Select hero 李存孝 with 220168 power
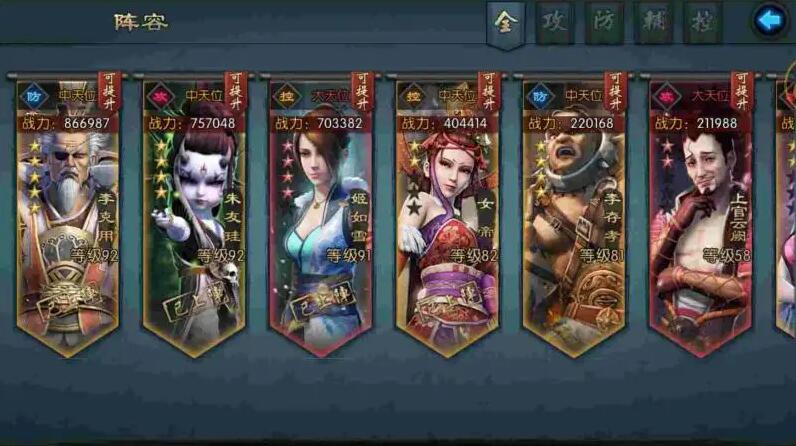Screen dimensions: 796x446 (x=573, y=220)
